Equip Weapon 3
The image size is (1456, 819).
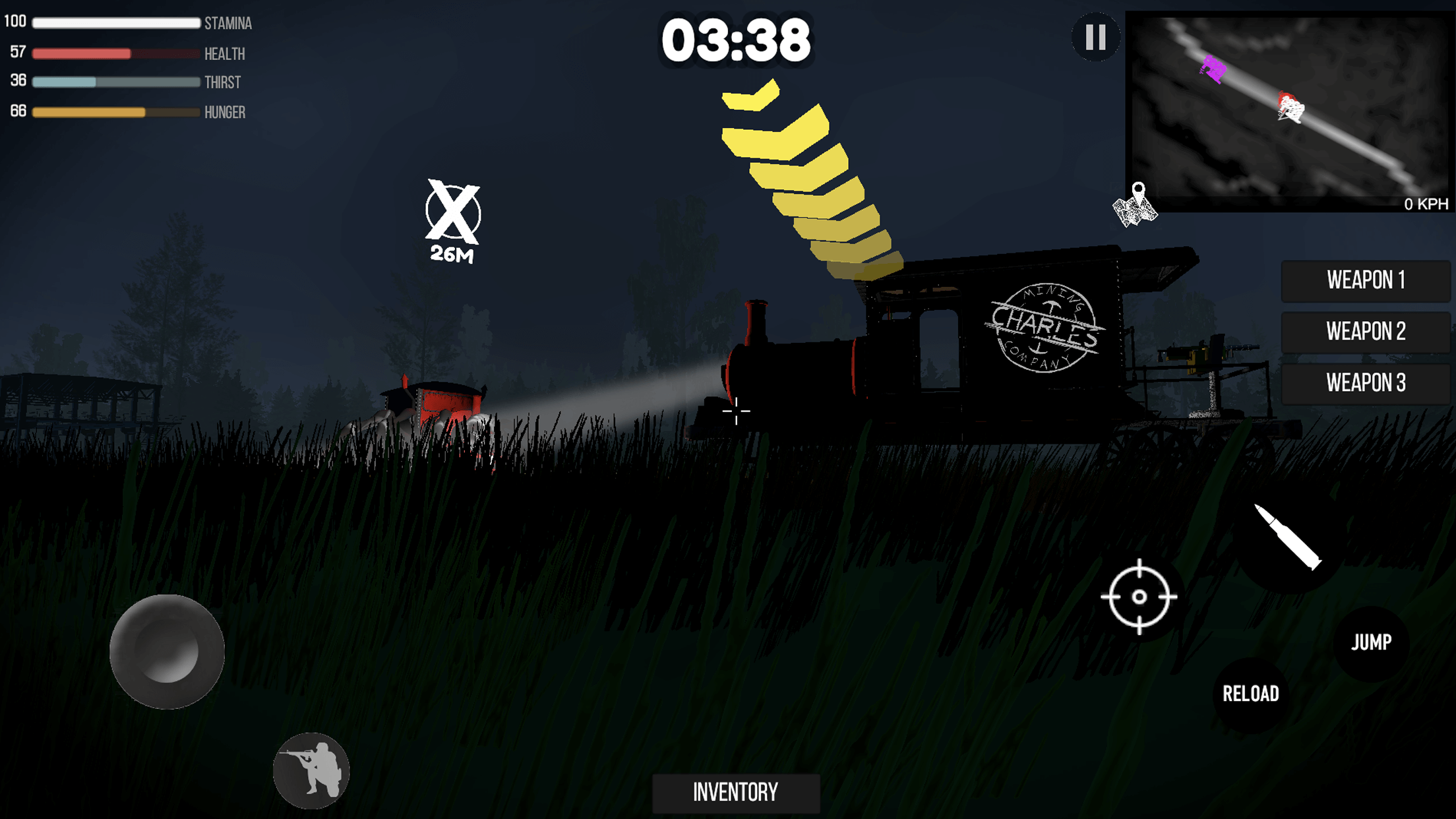[1365, 383]
